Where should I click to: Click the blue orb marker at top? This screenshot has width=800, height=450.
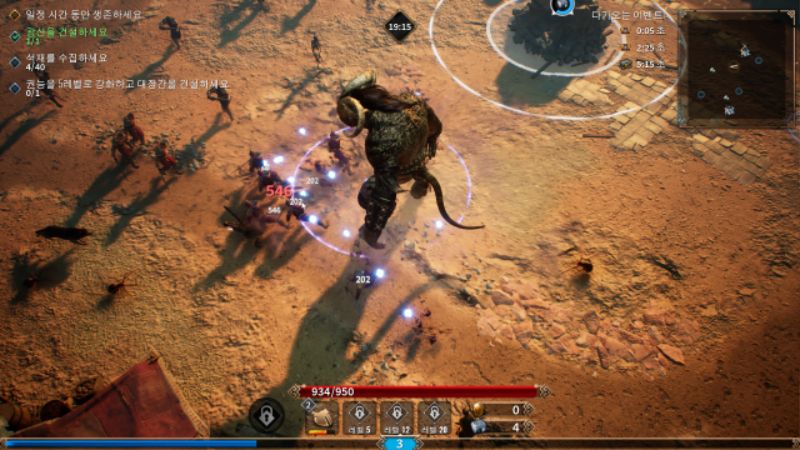(562, 6)
